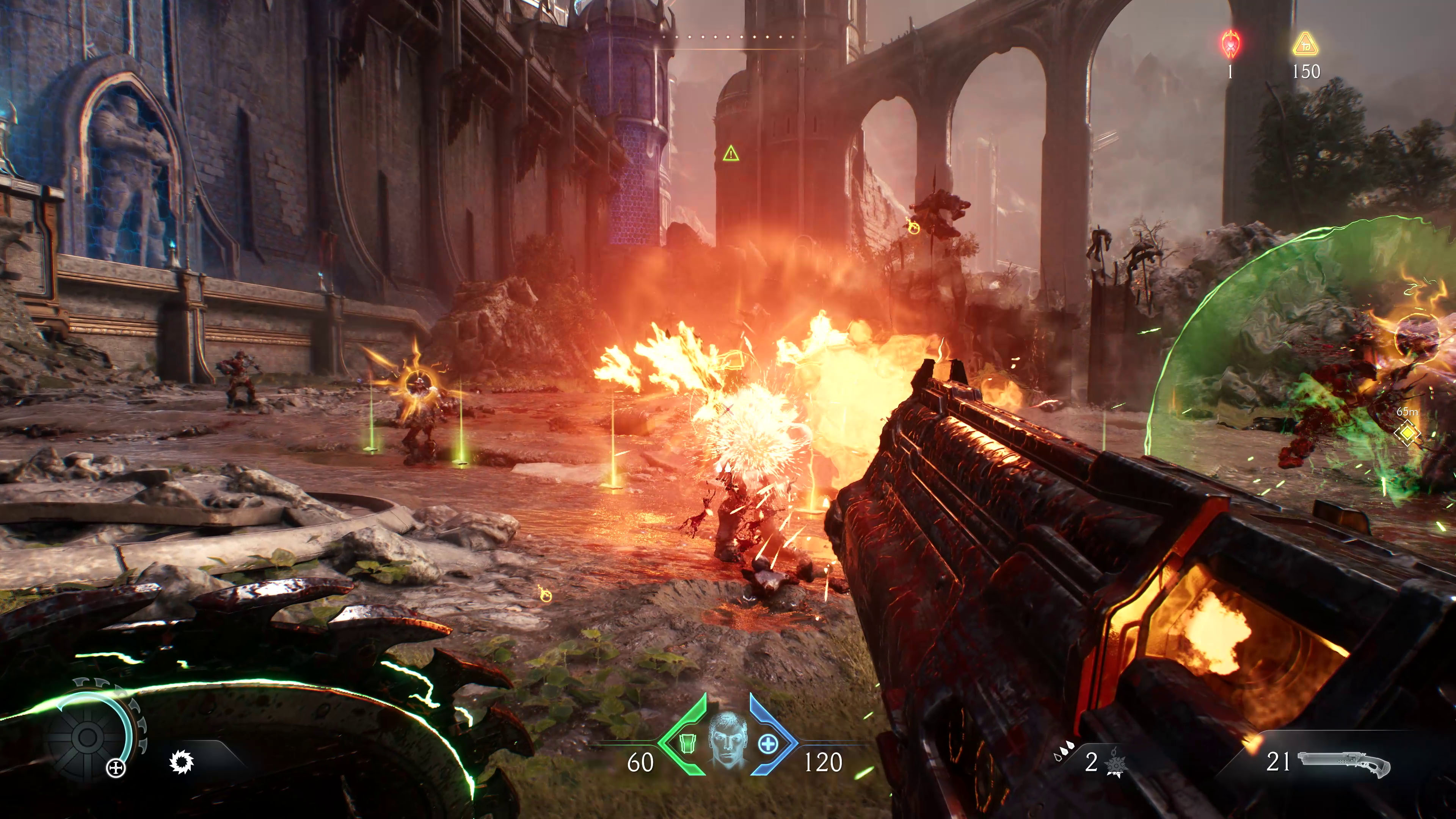Select the white spiked shield rune icon
This screenshot has width=1456, height=819.
182,763
